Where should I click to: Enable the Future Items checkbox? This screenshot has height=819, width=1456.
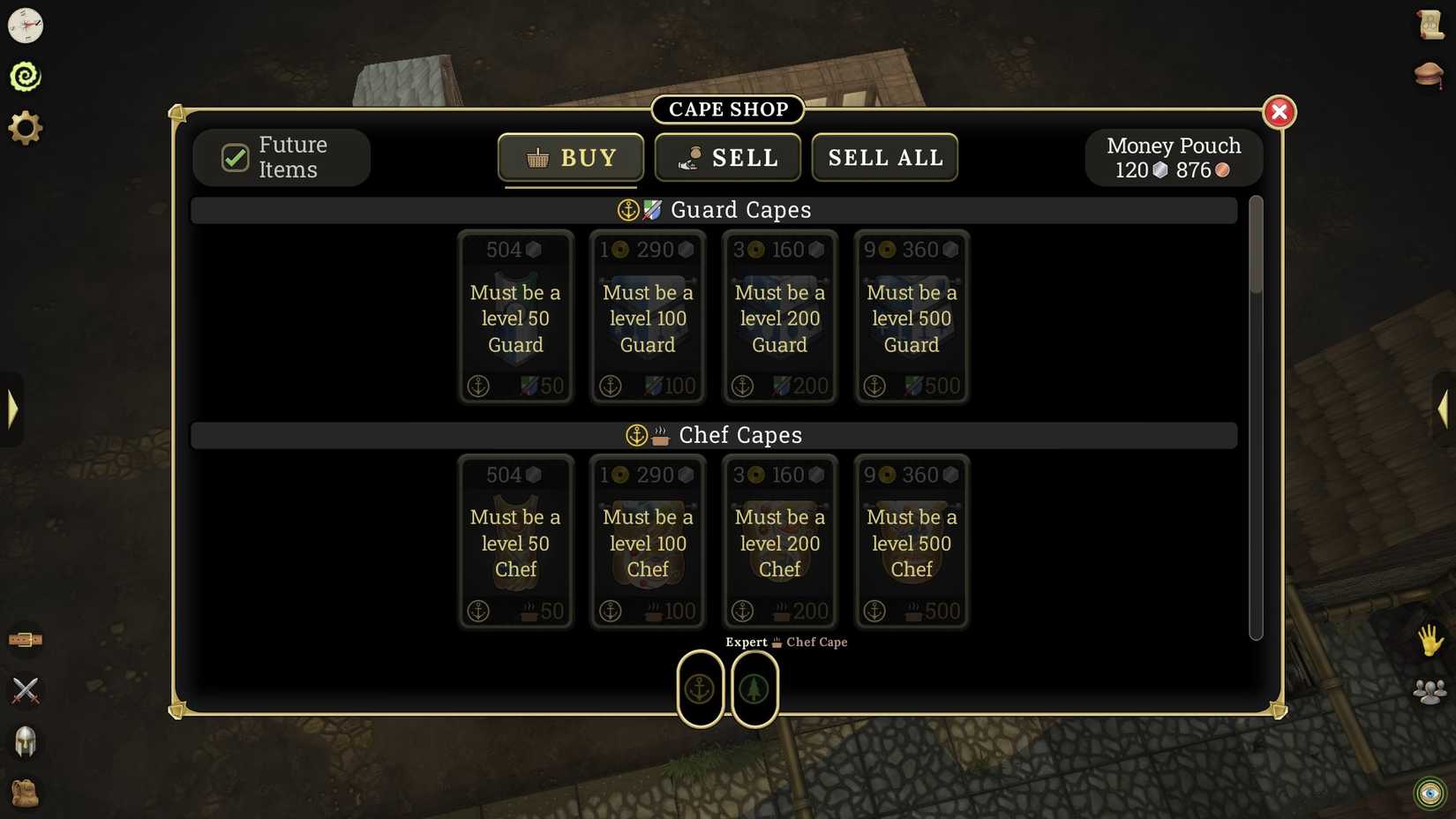(234, 157)
